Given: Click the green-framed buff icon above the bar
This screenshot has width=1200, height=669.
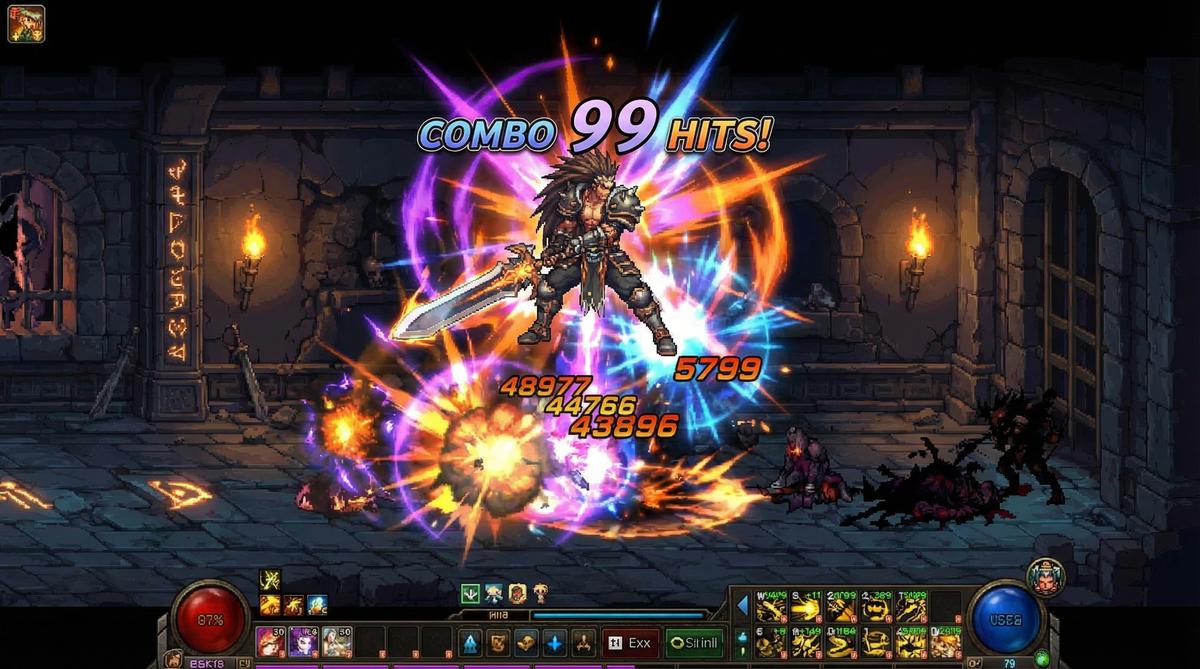Looking at the screenshot, I should 470,593.
